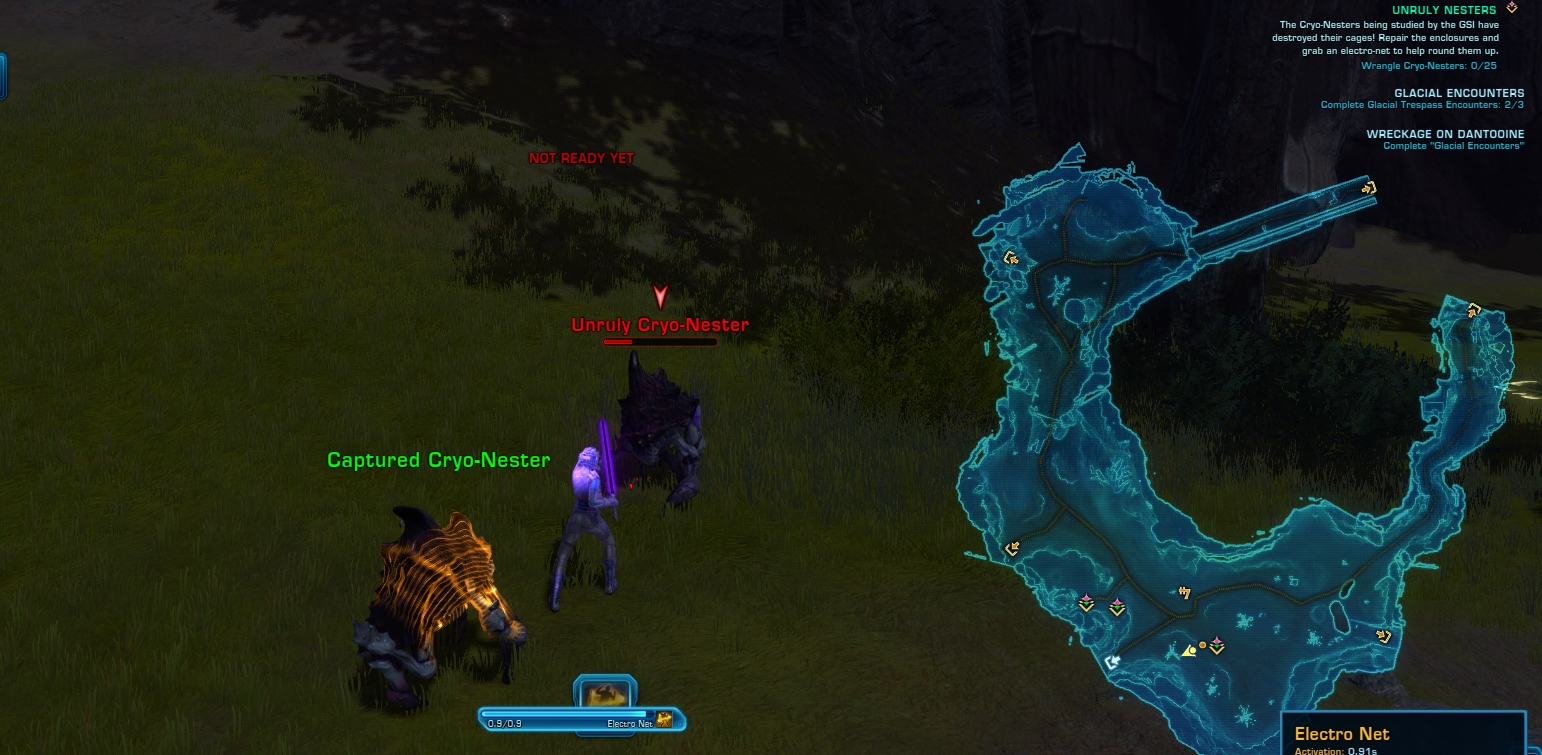Activate the Electro Net temporary ability button
This screenshot has height=755, width=1542.
pos(605,693)
